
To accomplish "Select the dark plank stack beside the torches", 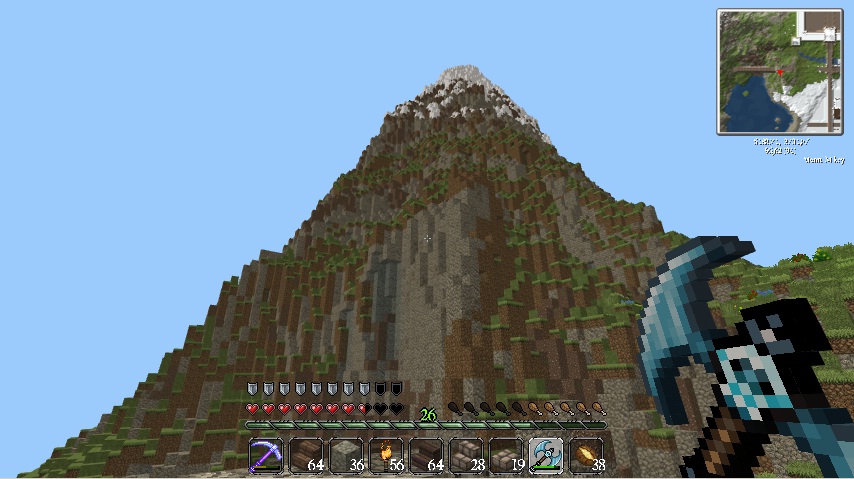I will [x=426, y=455].
